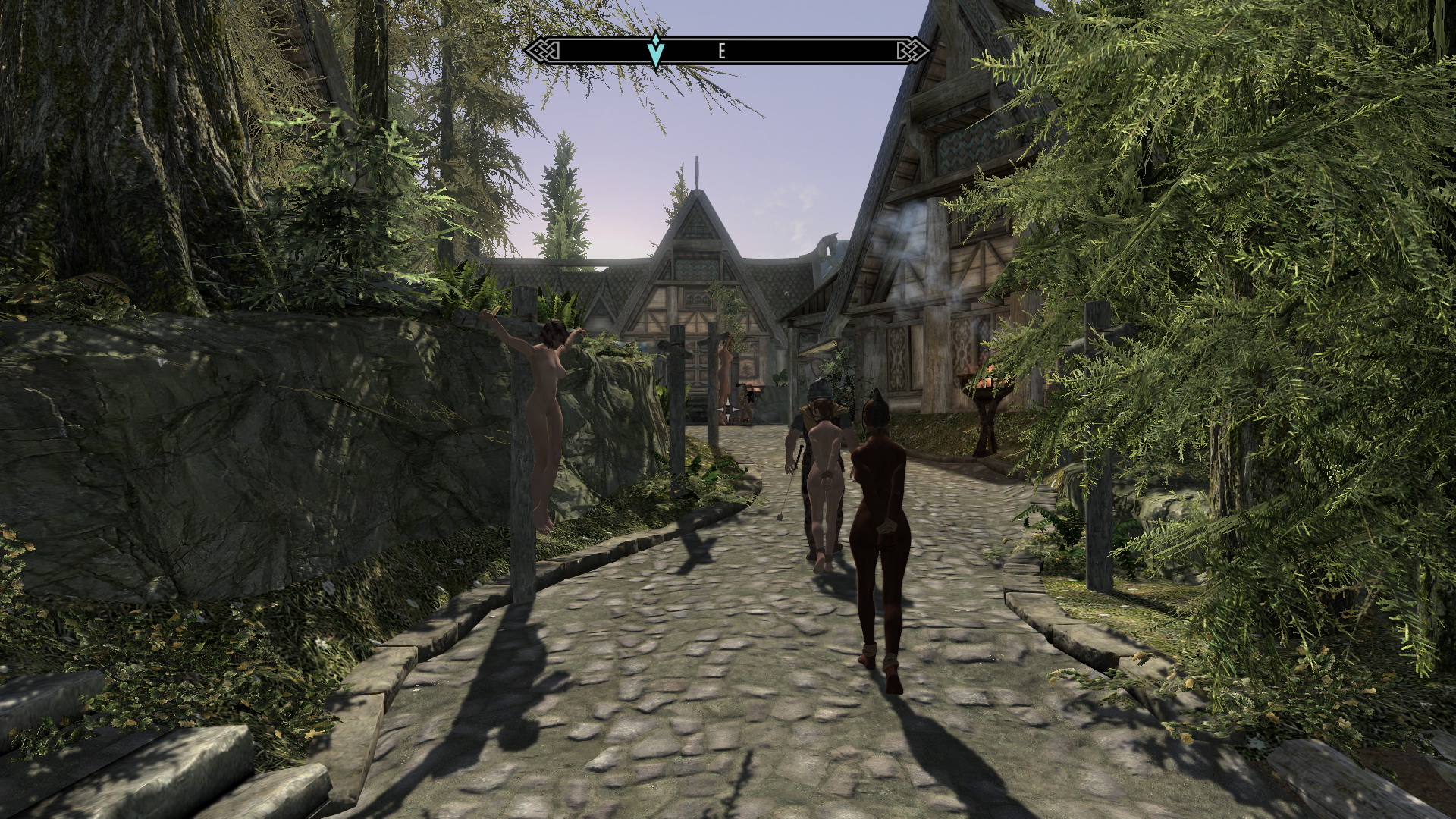
Task: Click the East letter on the compass bar
Action: [721, 51]
